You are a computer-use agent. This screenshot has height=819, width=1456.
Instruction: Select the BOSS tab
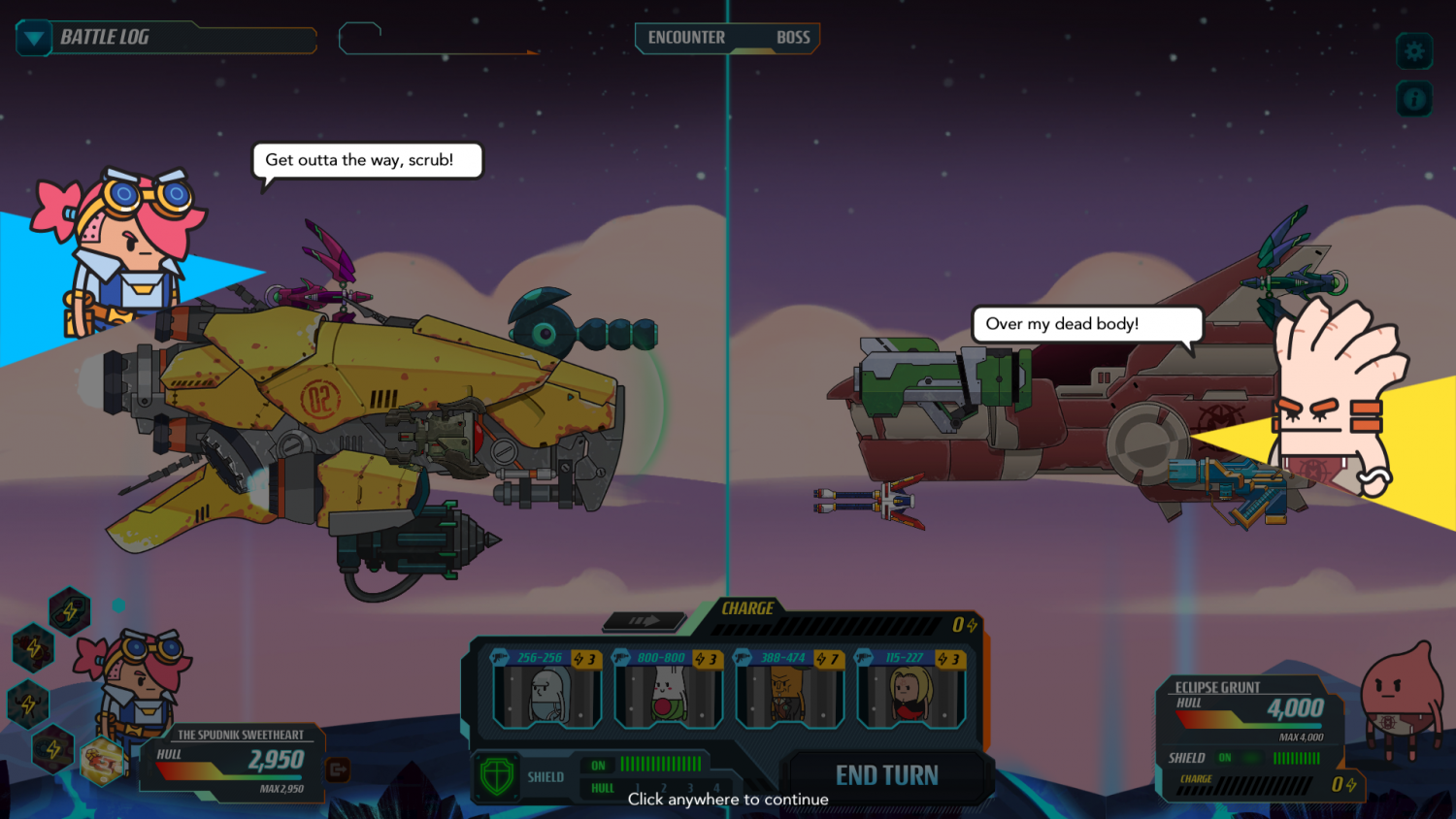(x=794, y=38)
